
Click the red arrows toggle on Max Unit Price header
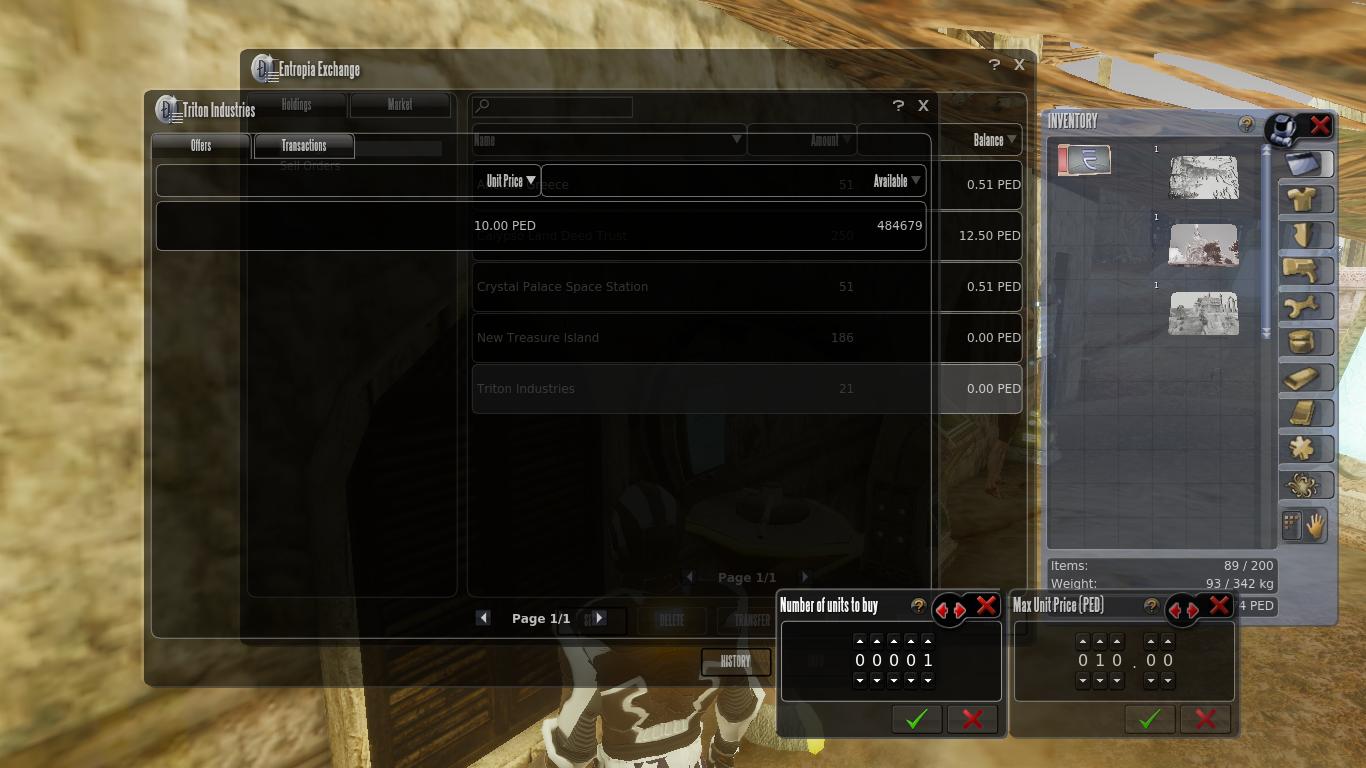(1184, 610)
